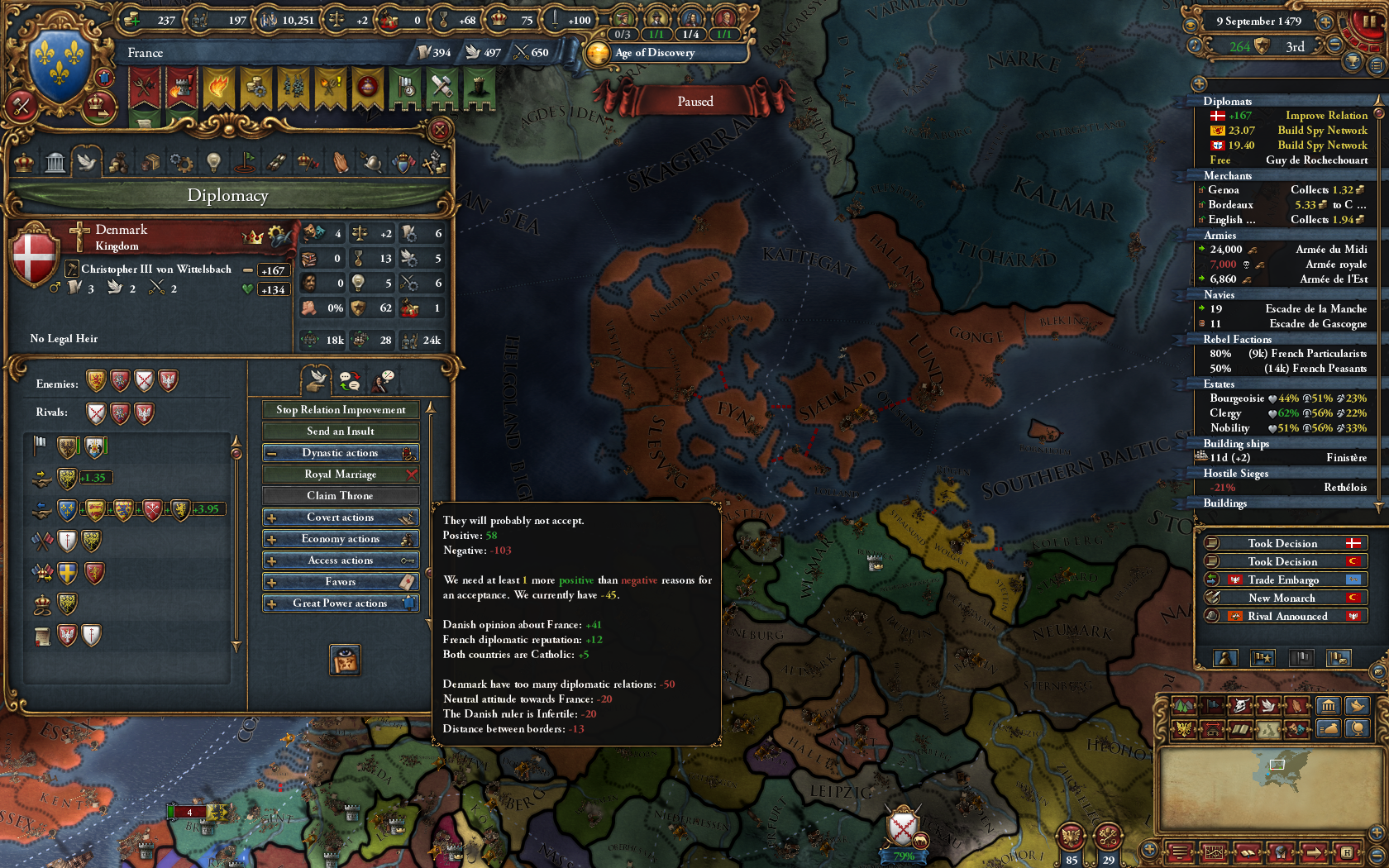Open the ledger icon in the bottom toolbar
Image resolution: width=1389 pixels, height=868 pixels.
pos(1214,852)
